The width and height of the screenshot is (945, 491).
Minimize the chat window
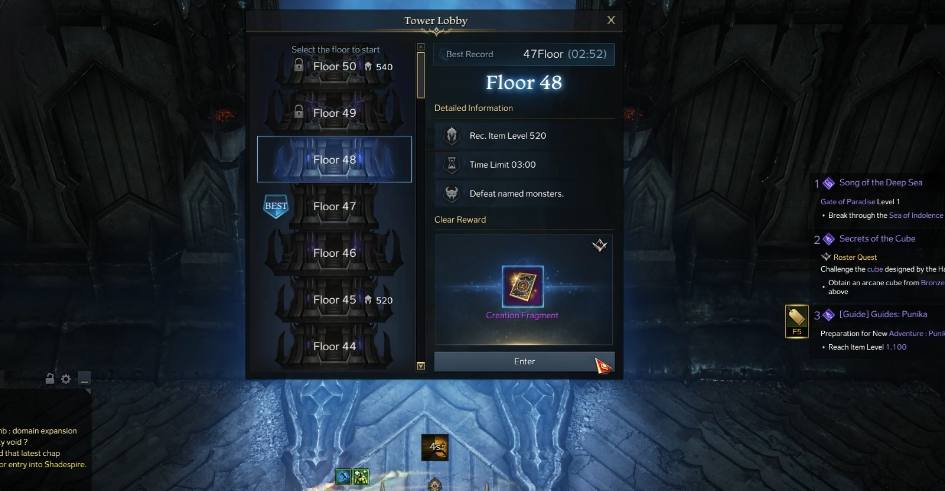(x=83, y=379)
